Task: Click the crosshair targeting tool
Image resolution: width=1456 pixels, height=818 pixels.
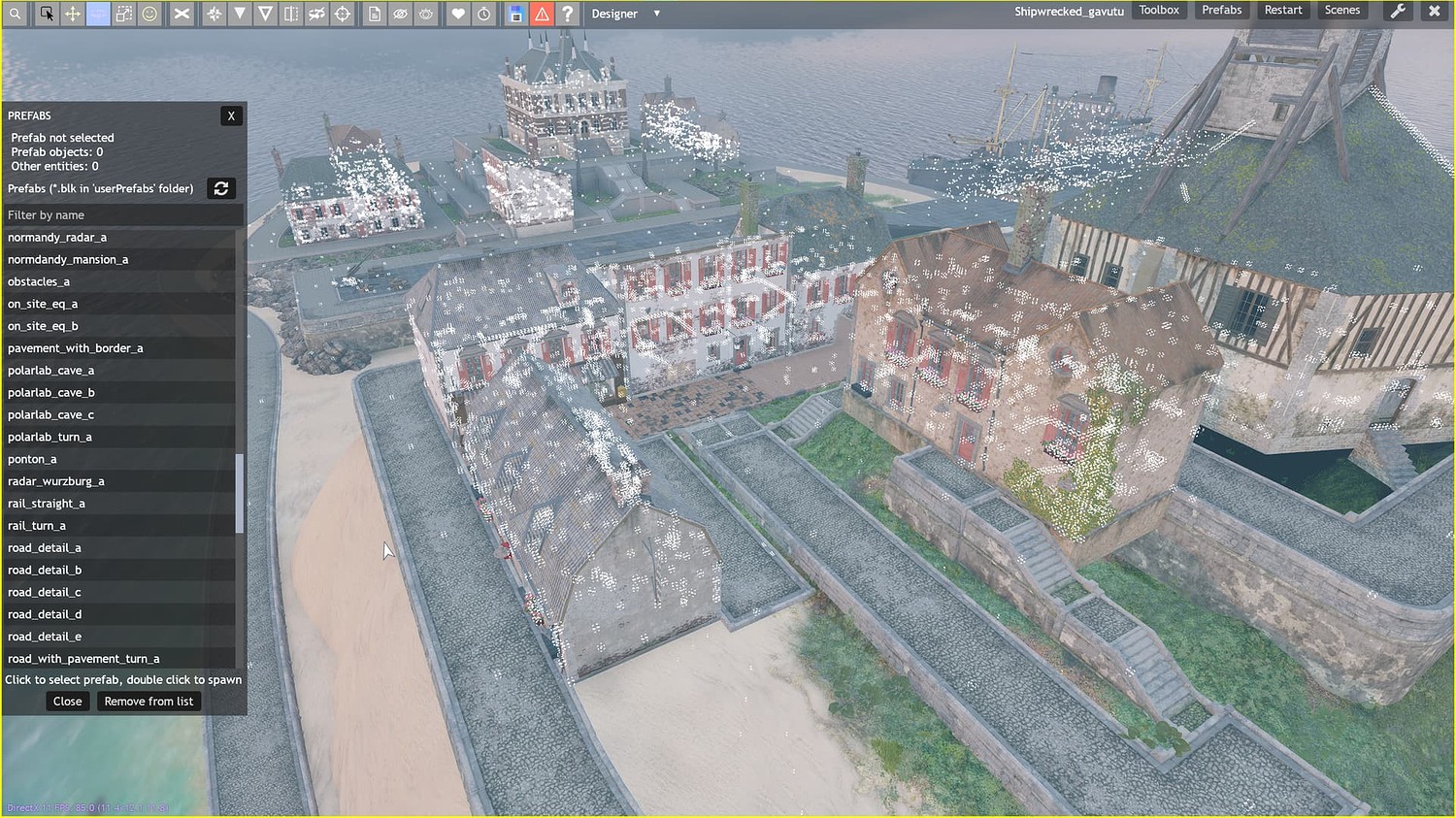Action: (343, 14)
